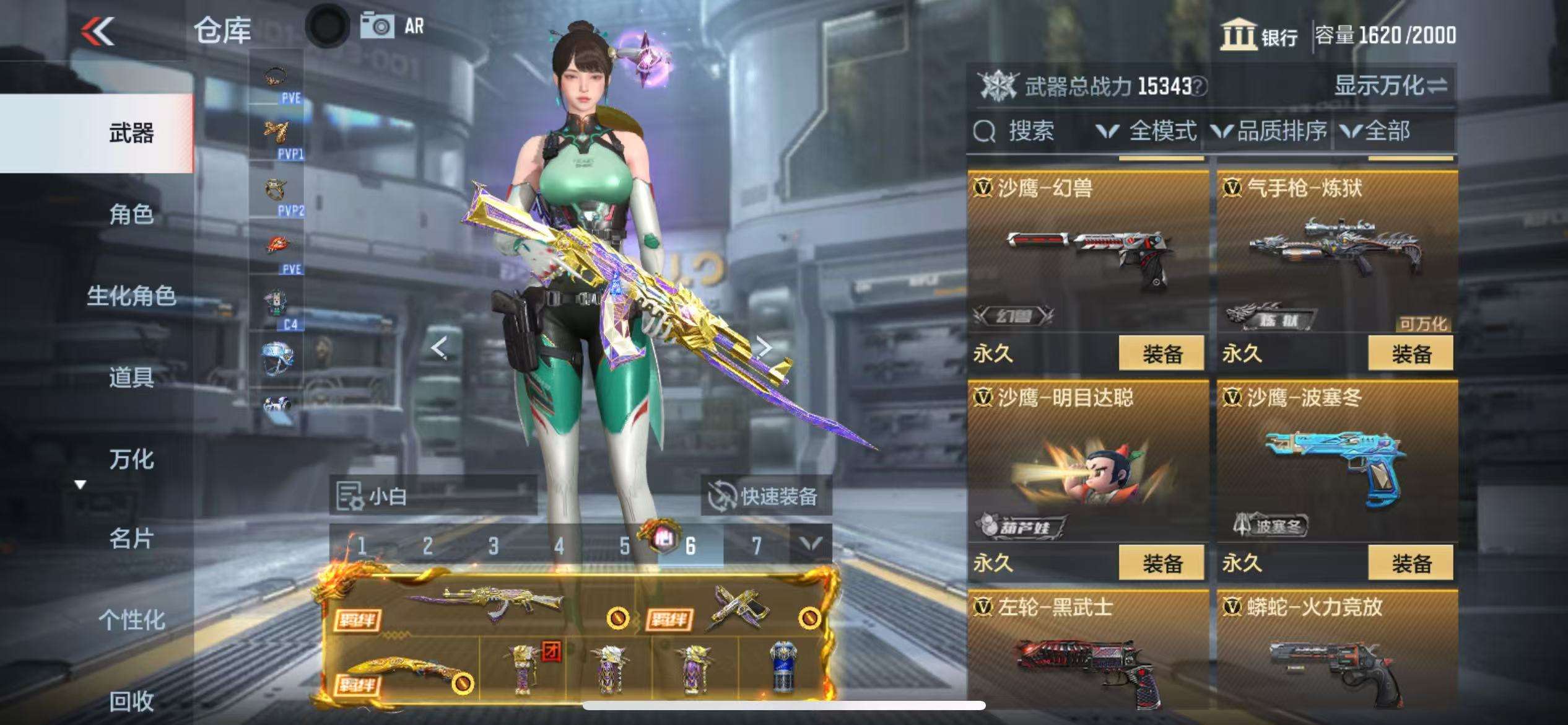Open the 全模式 mode filter dropdown
Image resolution: width=1568 pixels, height=725 pixels.
(1147, 131)
